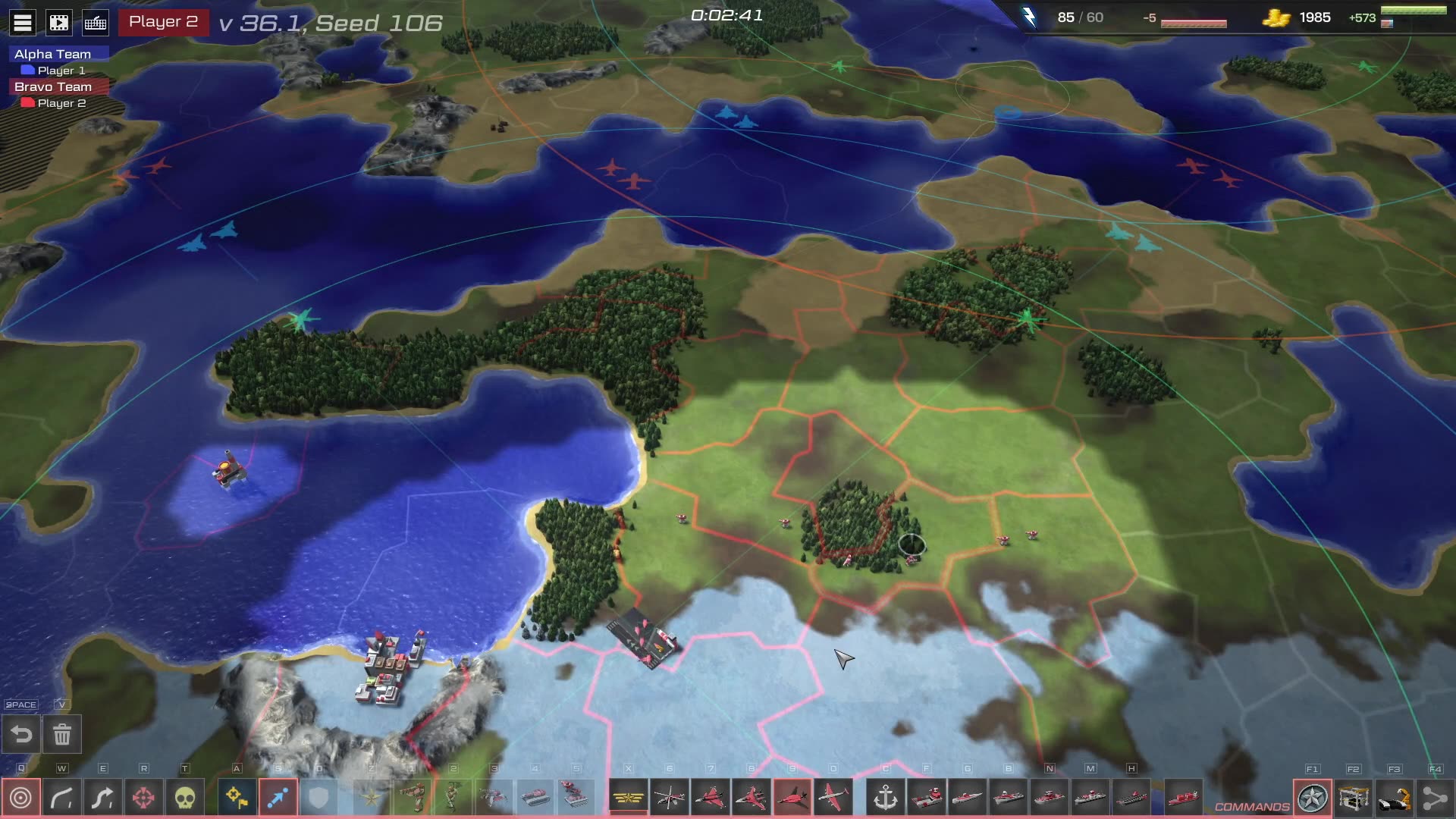Click the red Player 2 label button
Image resolution: width=1456 pixels, height=819 pixels.
coord(163,22)
